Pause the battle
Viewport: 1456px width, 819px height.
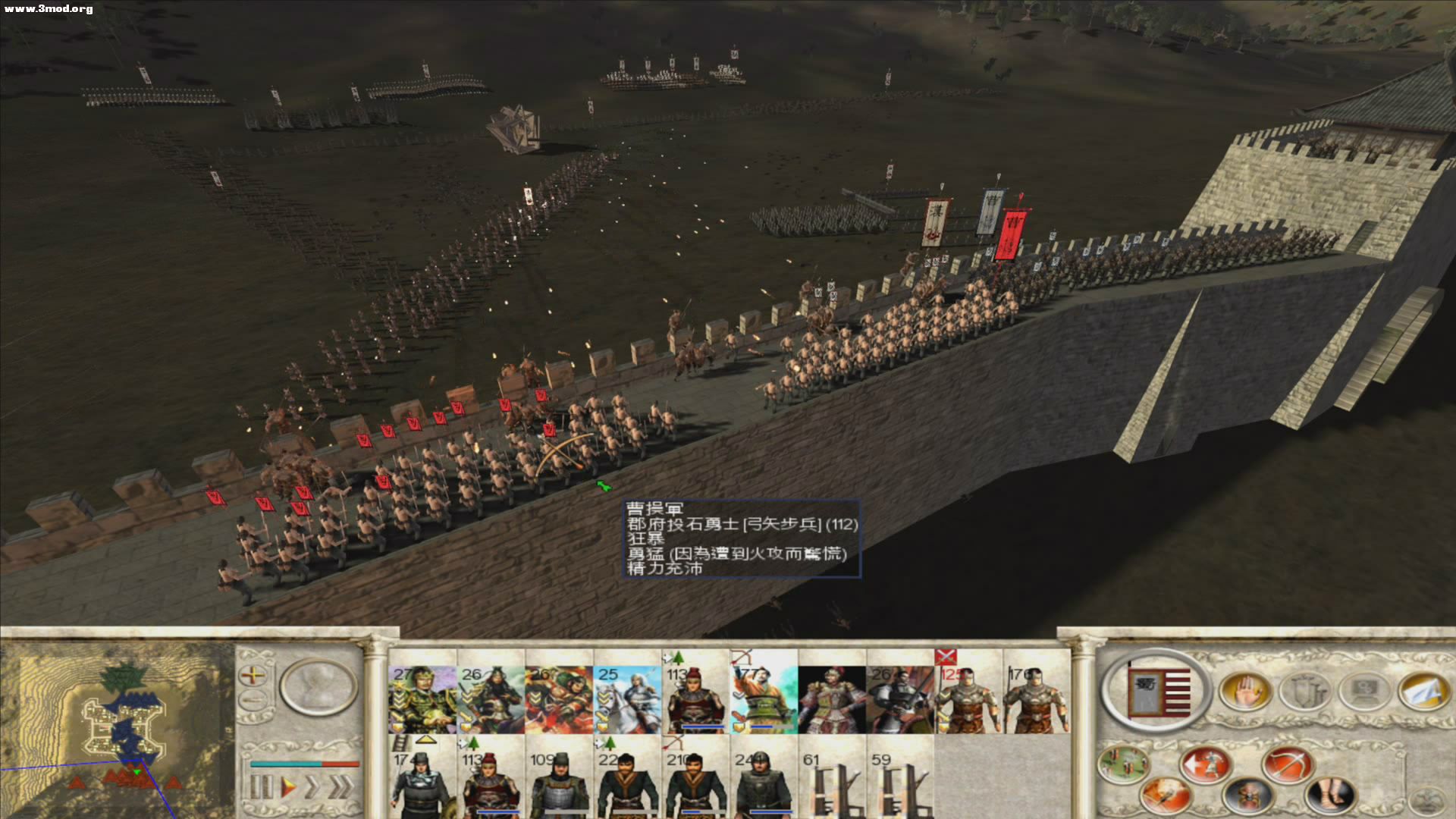(x=262, y=786)
